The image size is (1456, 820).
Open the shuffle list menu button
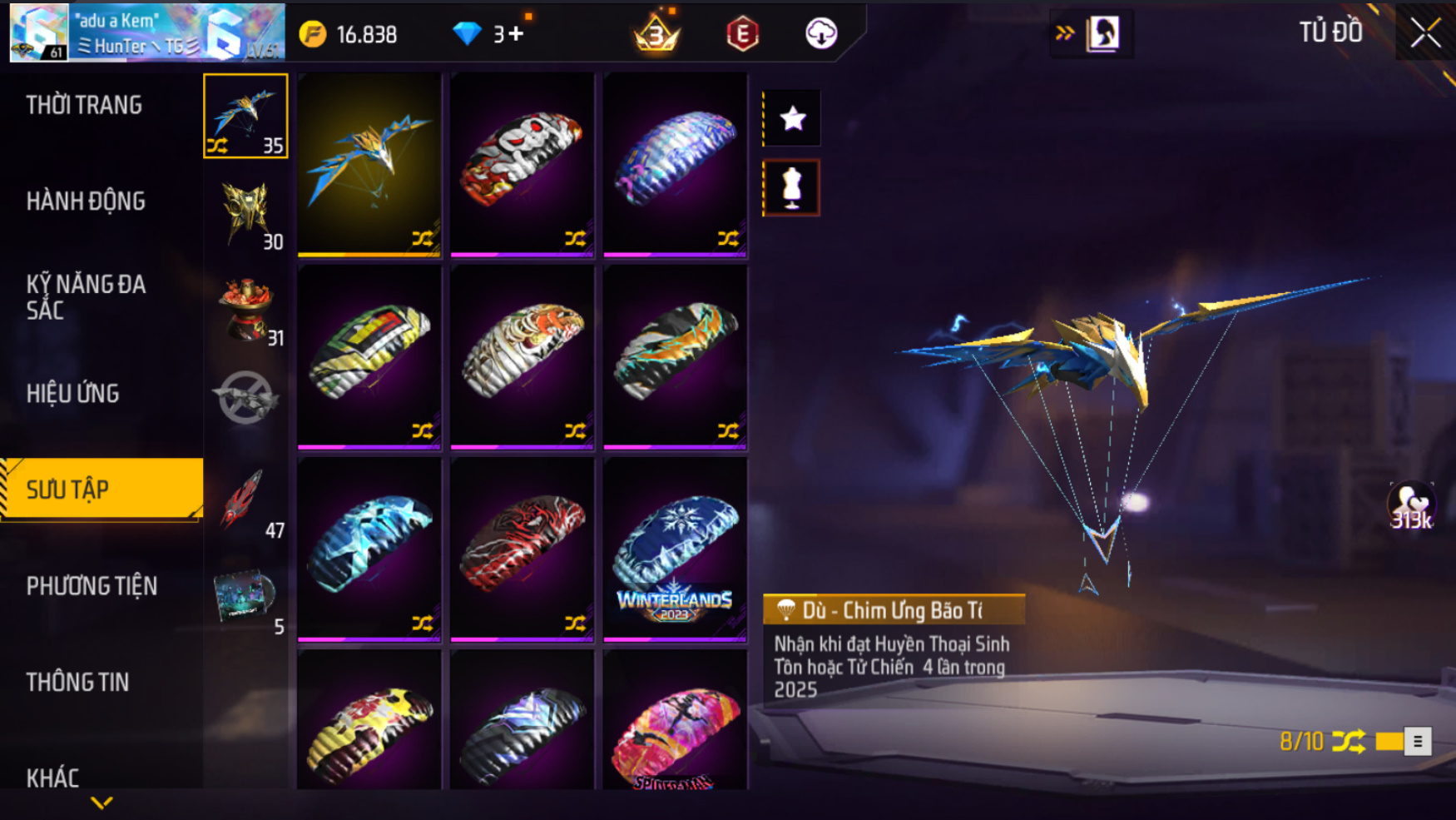(1418, 741)
